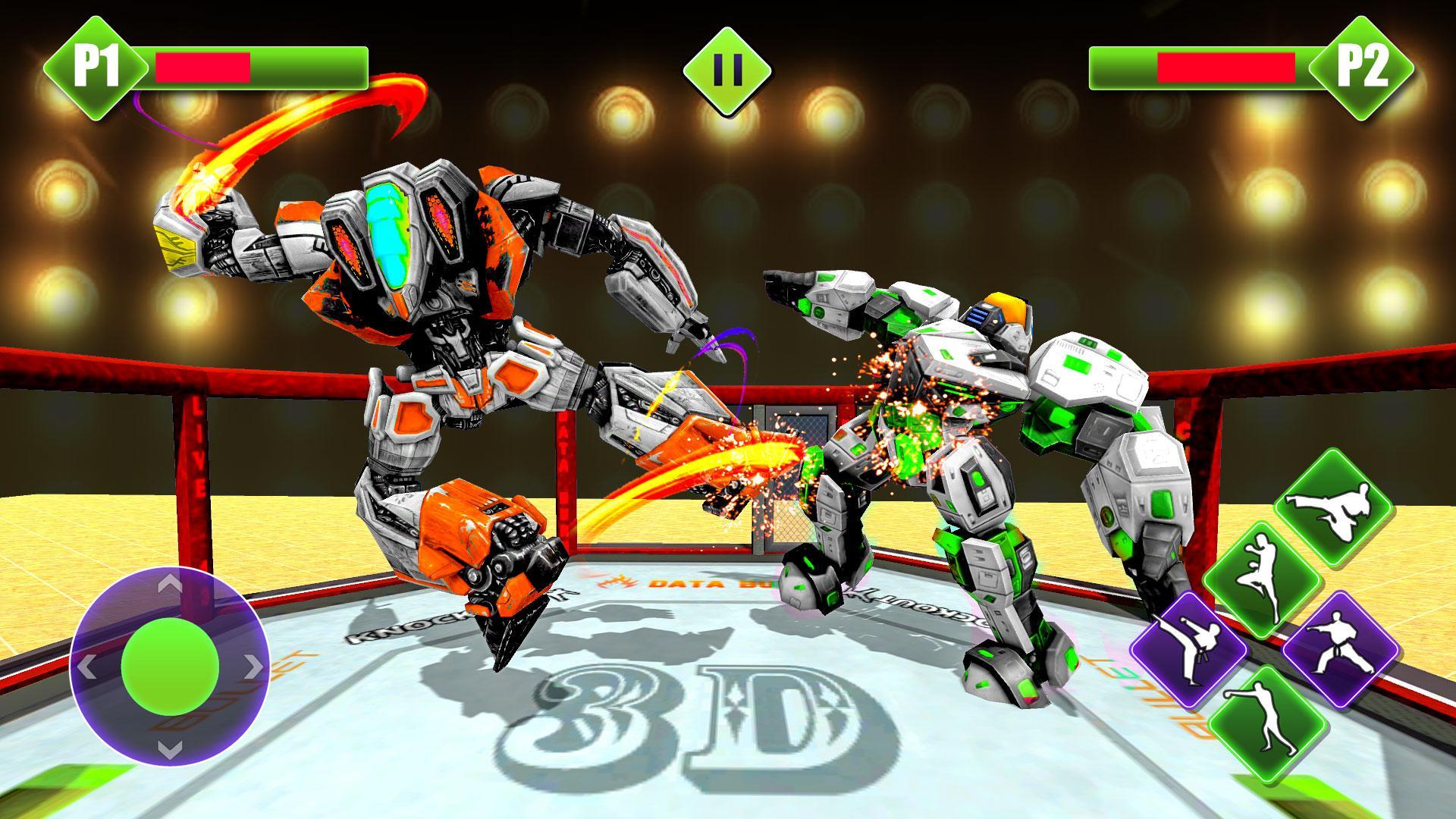Click Player 2's health bar
The height and width of the screenshot is (819, 1456).
(1206, 67)
